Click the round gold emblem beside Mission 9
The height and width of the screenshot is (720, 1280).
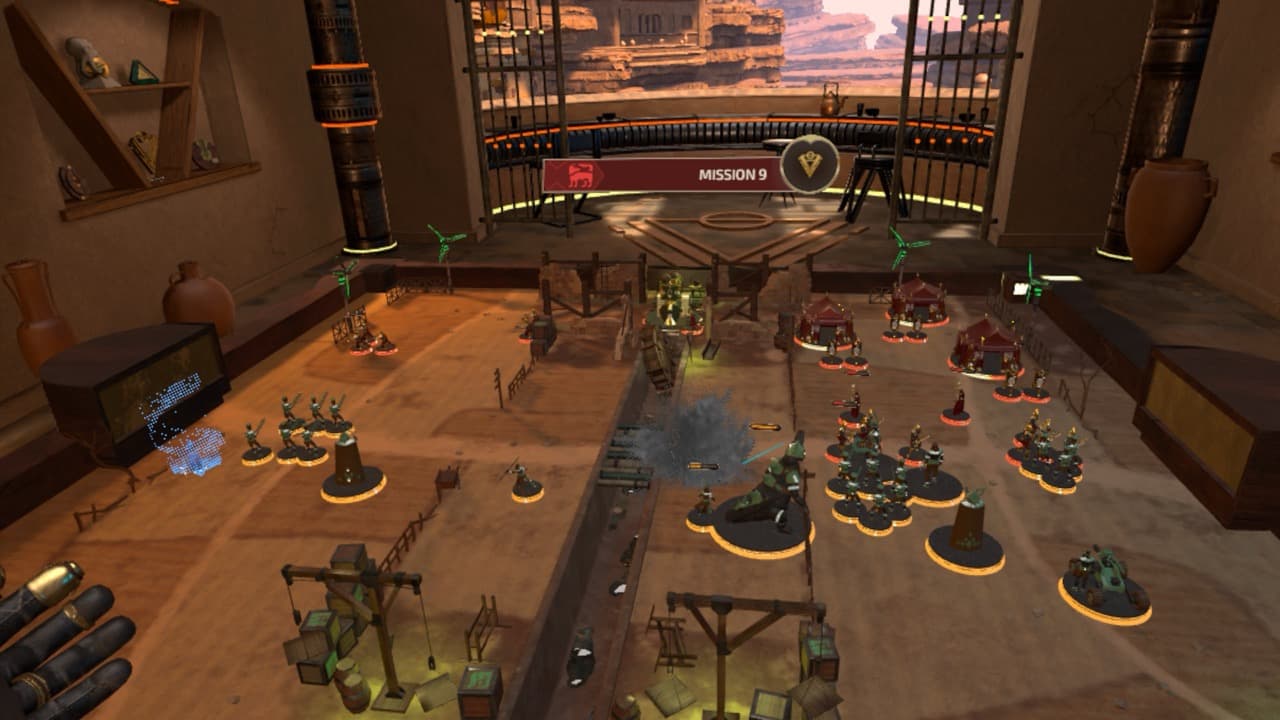click(x=809, y=164)
